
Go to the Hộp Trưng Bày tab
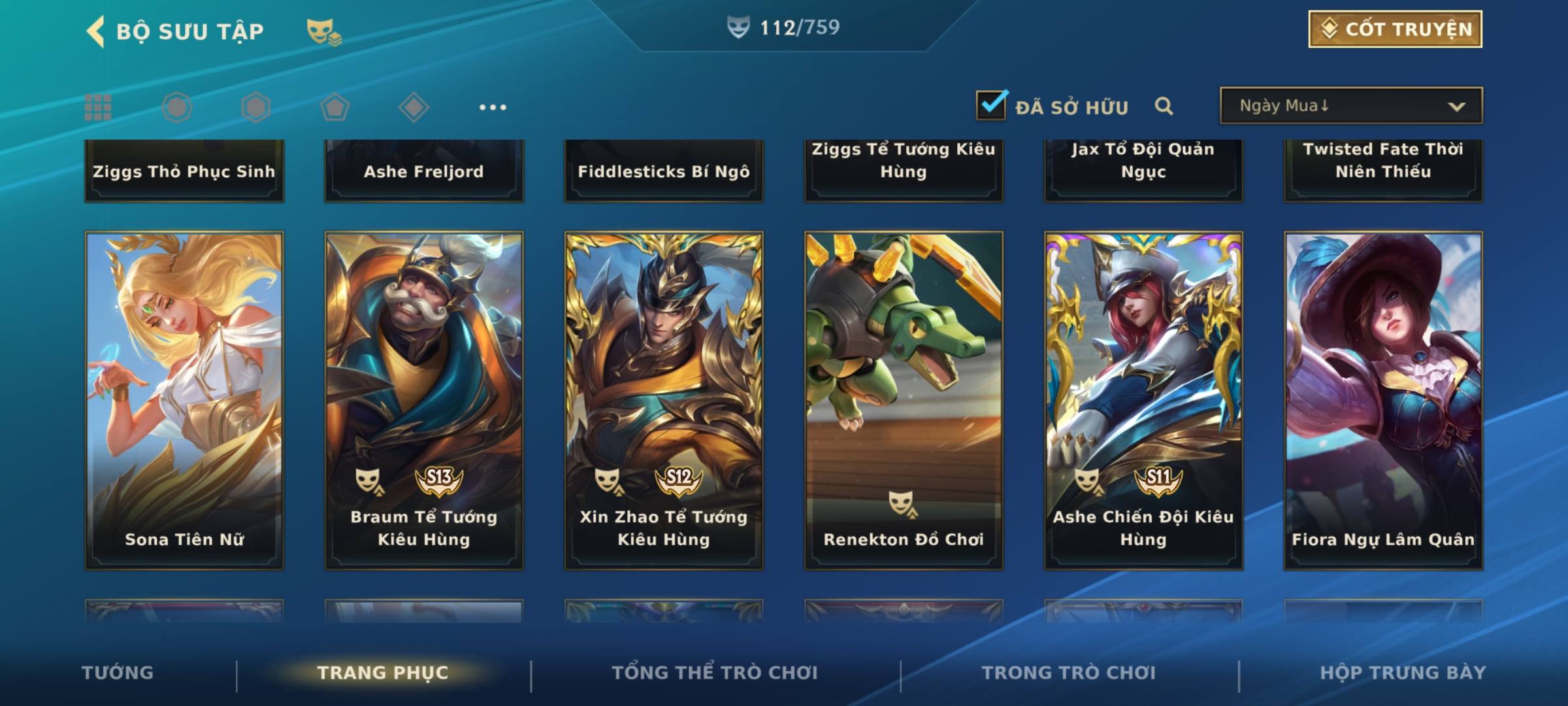[1403, 673]
